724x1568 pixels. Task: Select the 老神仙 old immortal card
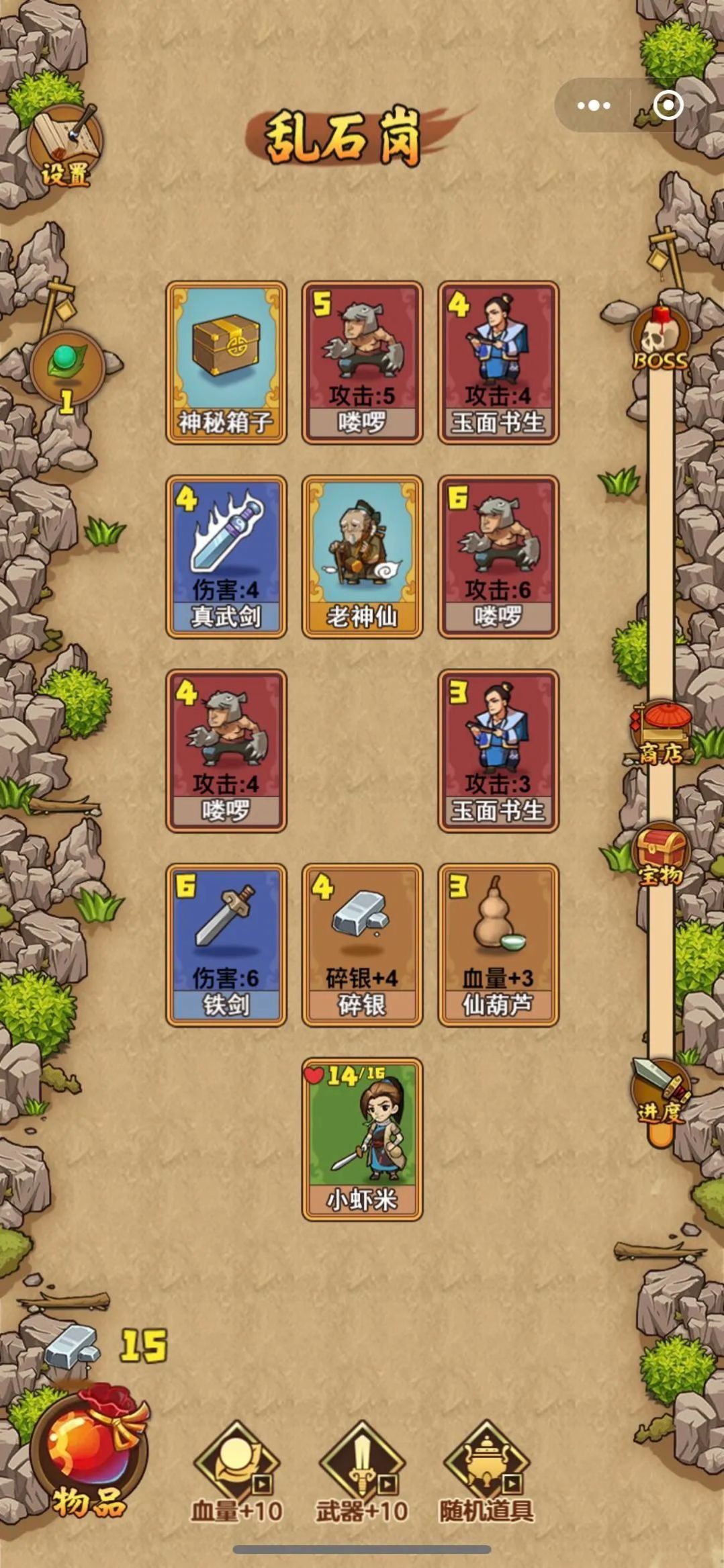(x=362, y=557)
